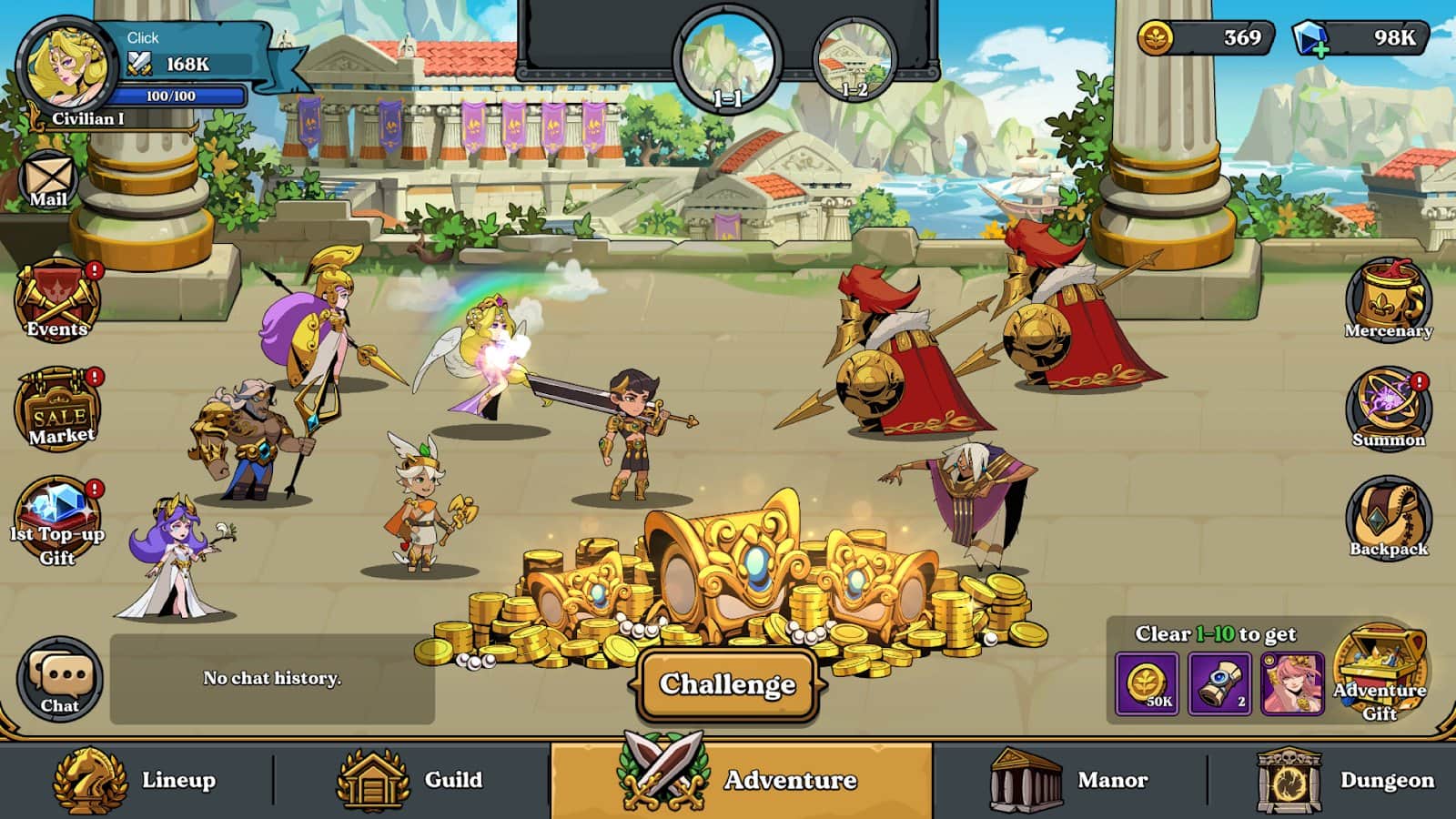Select stage 1-1 node
The height and width of the screenshot is (819, 1456).
(x=727, y=61)
